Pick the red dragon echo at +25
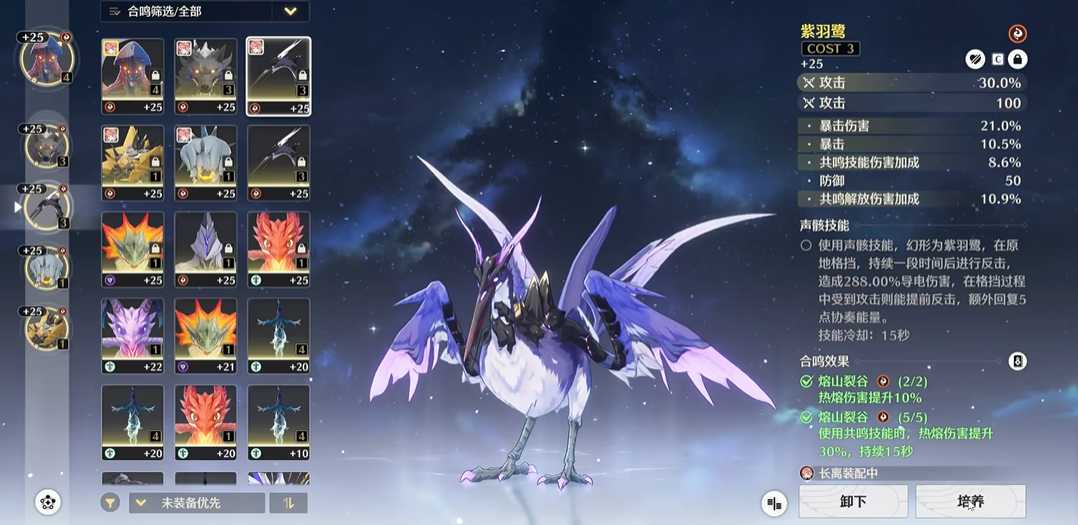1078x525 pixels. tap(277, 247)
